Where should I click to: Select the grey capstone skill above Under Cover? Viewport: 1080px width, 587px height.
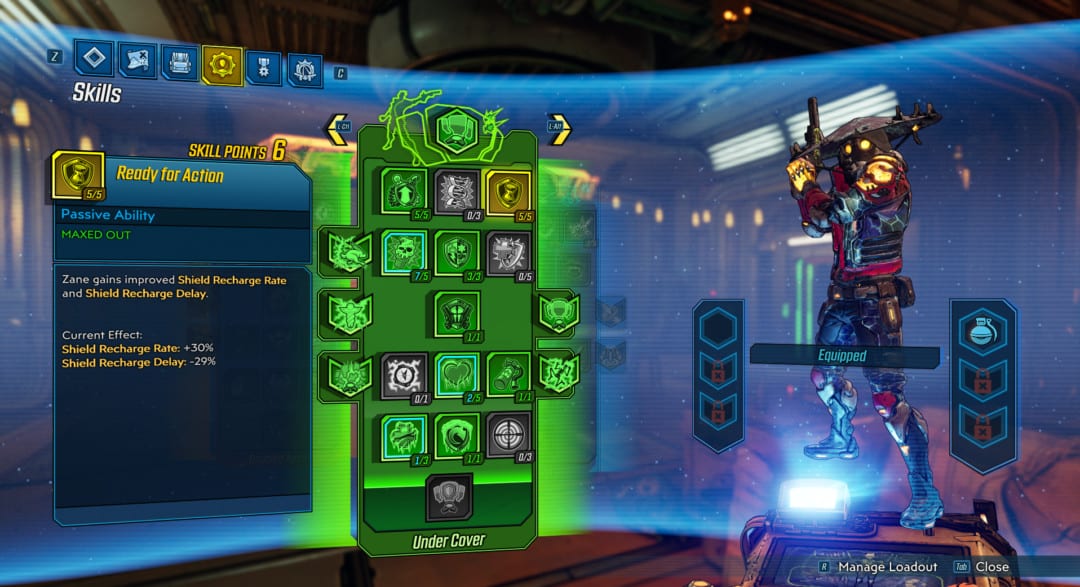pyautogui.click(x=449, y=496)
